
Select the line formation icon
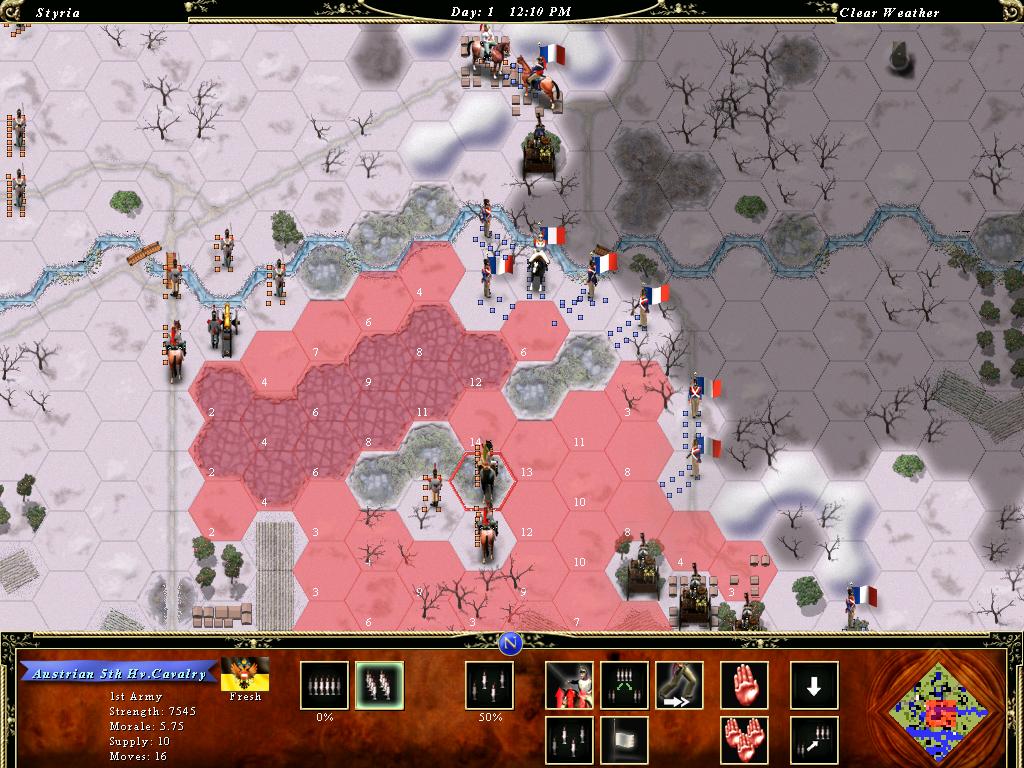click(x=325, y=686)
